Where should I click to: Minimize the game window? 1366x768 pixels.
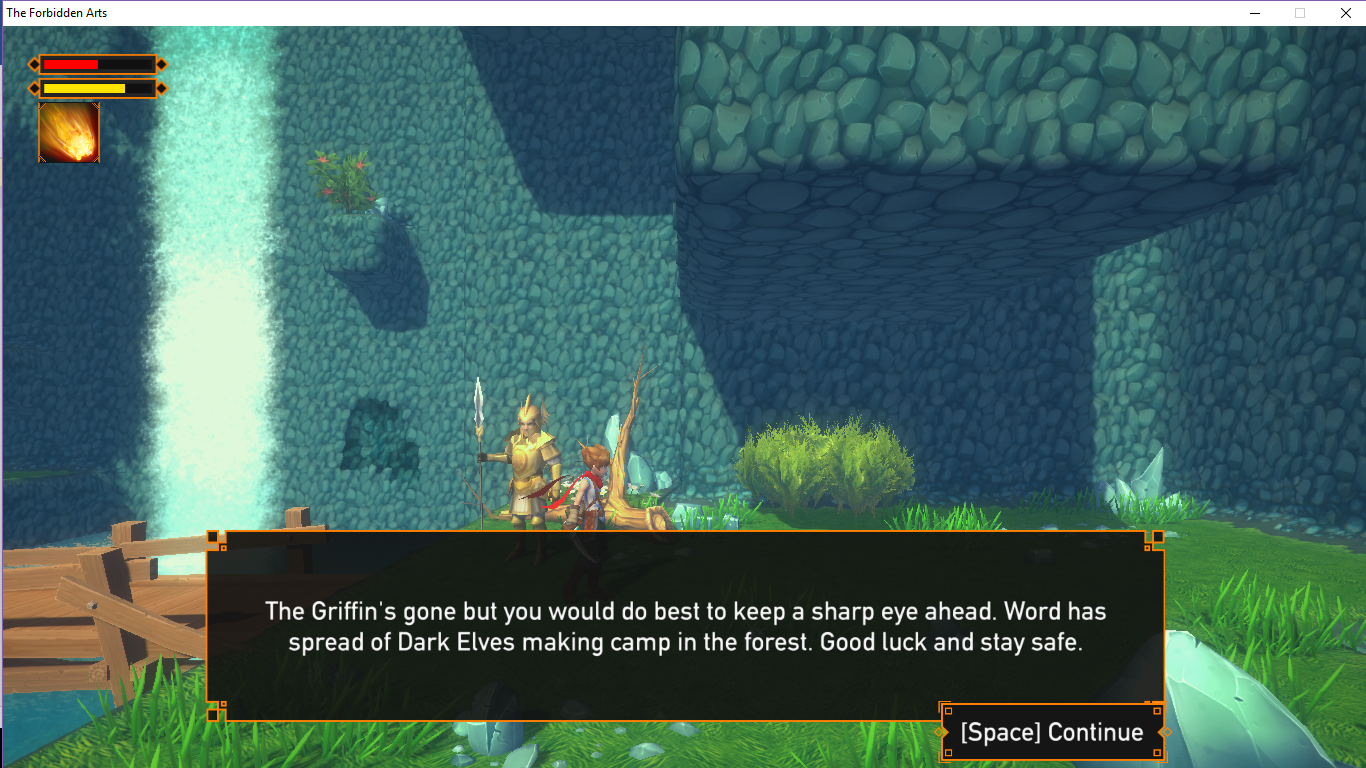(1254, 13)
